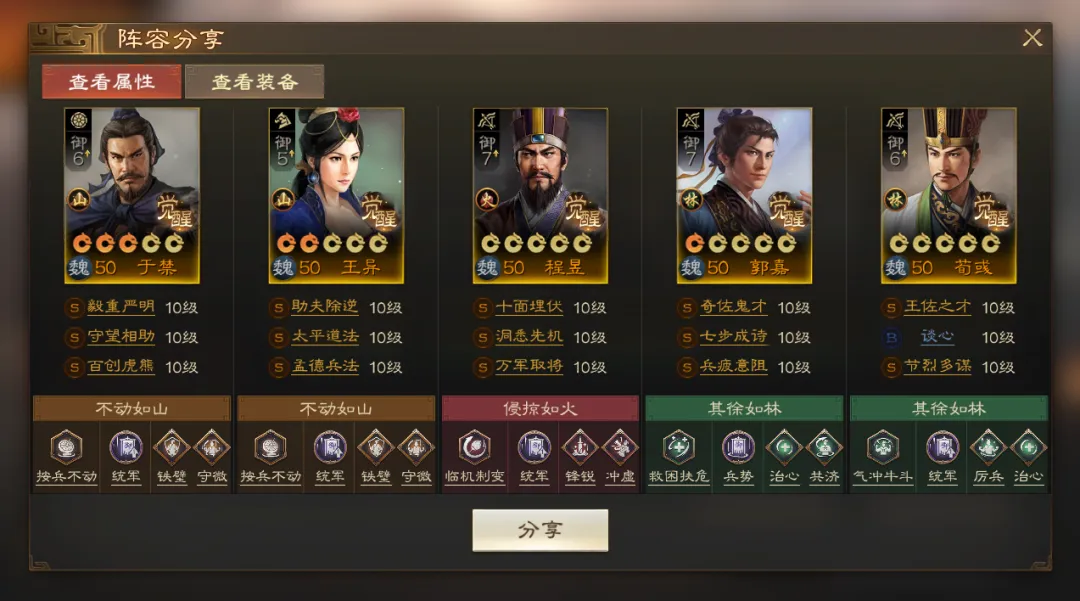Image resolution: width=1080 pixels, height=601 pixels.
Task: Choose the 程昱 general card
Action: (540, 195)
